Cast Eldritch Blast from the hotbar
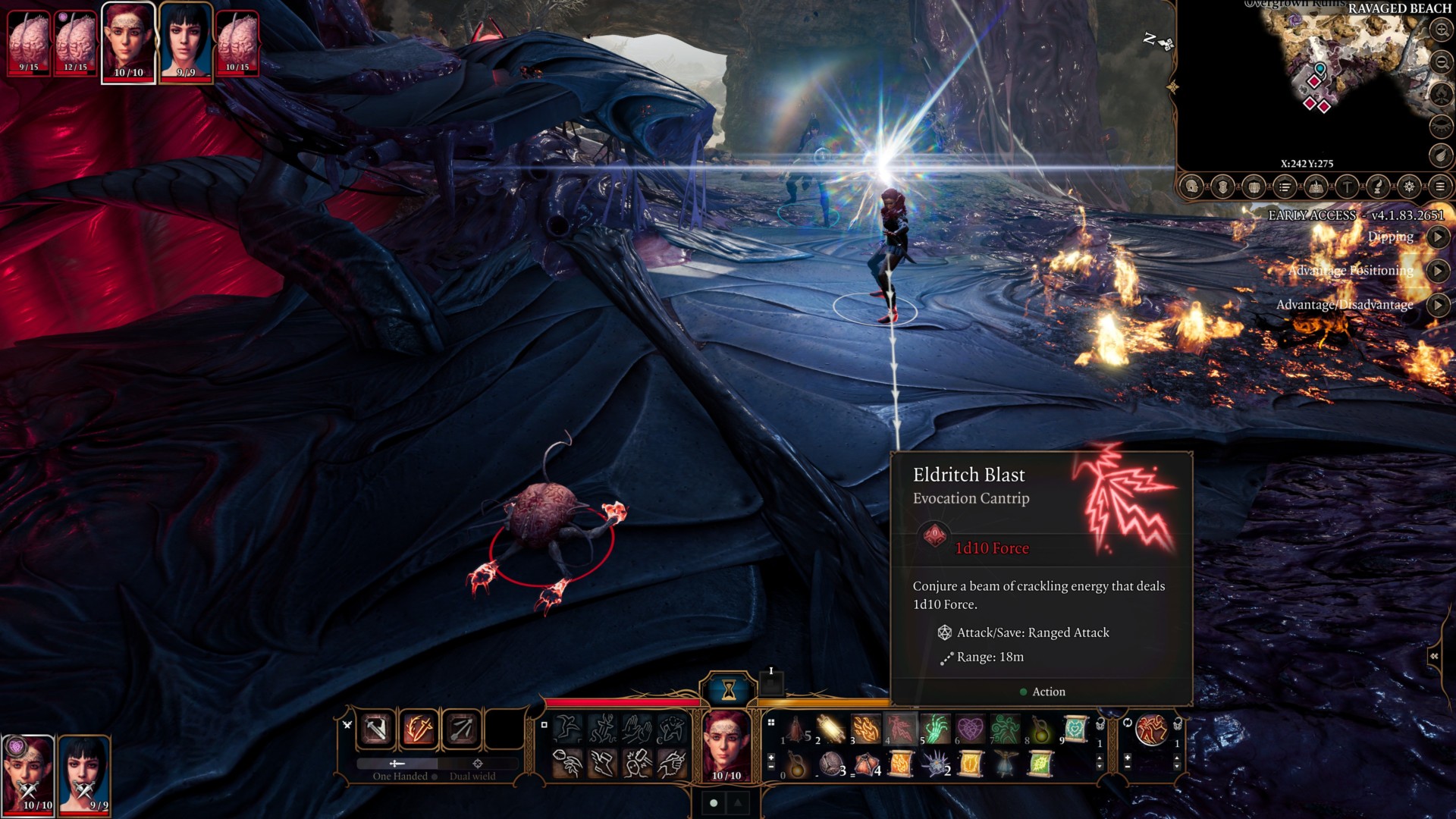1456x819 pixels. [x=900, y=730]
